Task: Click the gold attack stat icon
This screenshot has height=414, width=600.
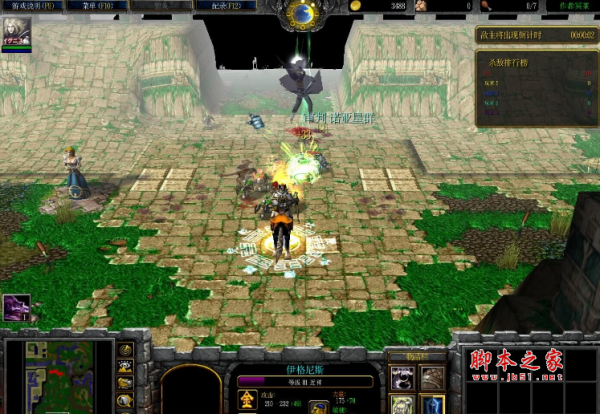Action: [246, 400]
